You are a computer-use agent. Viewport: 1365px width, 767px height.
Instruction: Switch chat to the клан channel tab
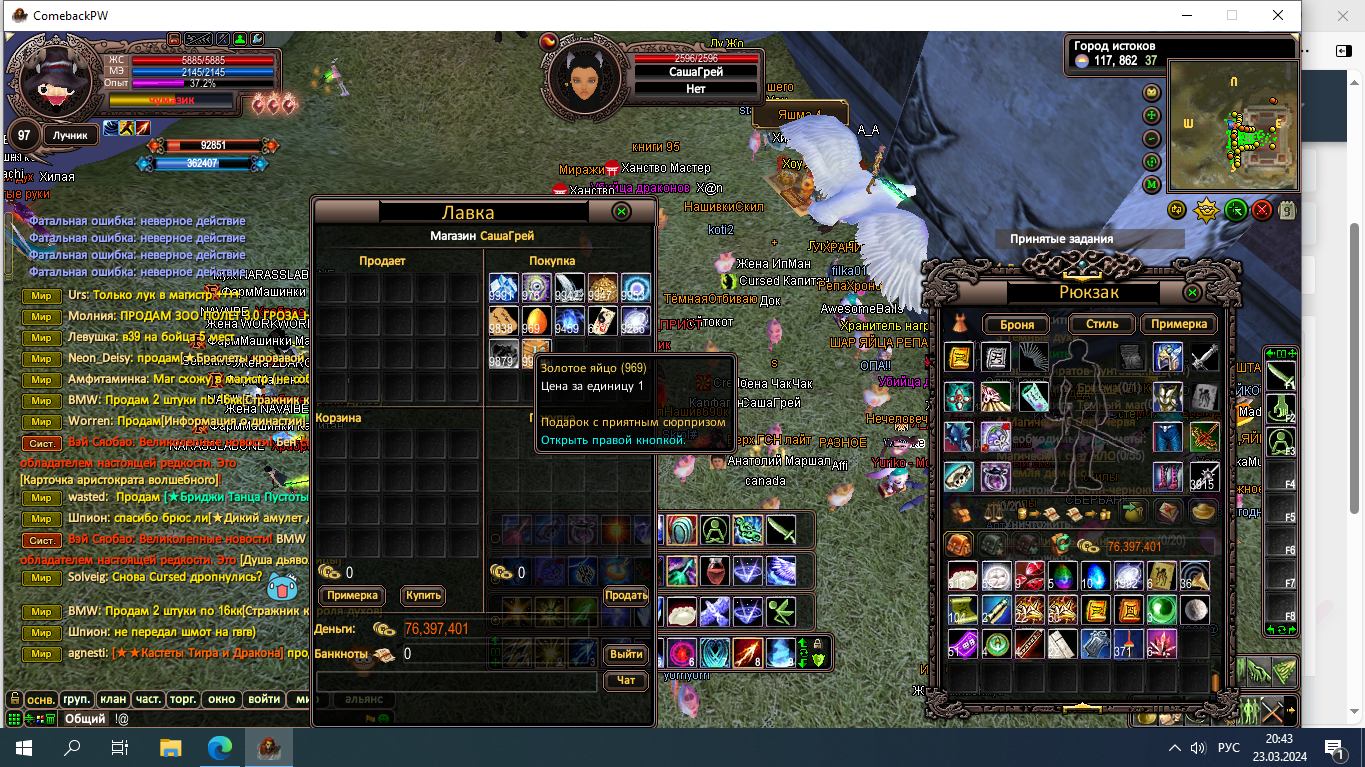pos(113,699)
